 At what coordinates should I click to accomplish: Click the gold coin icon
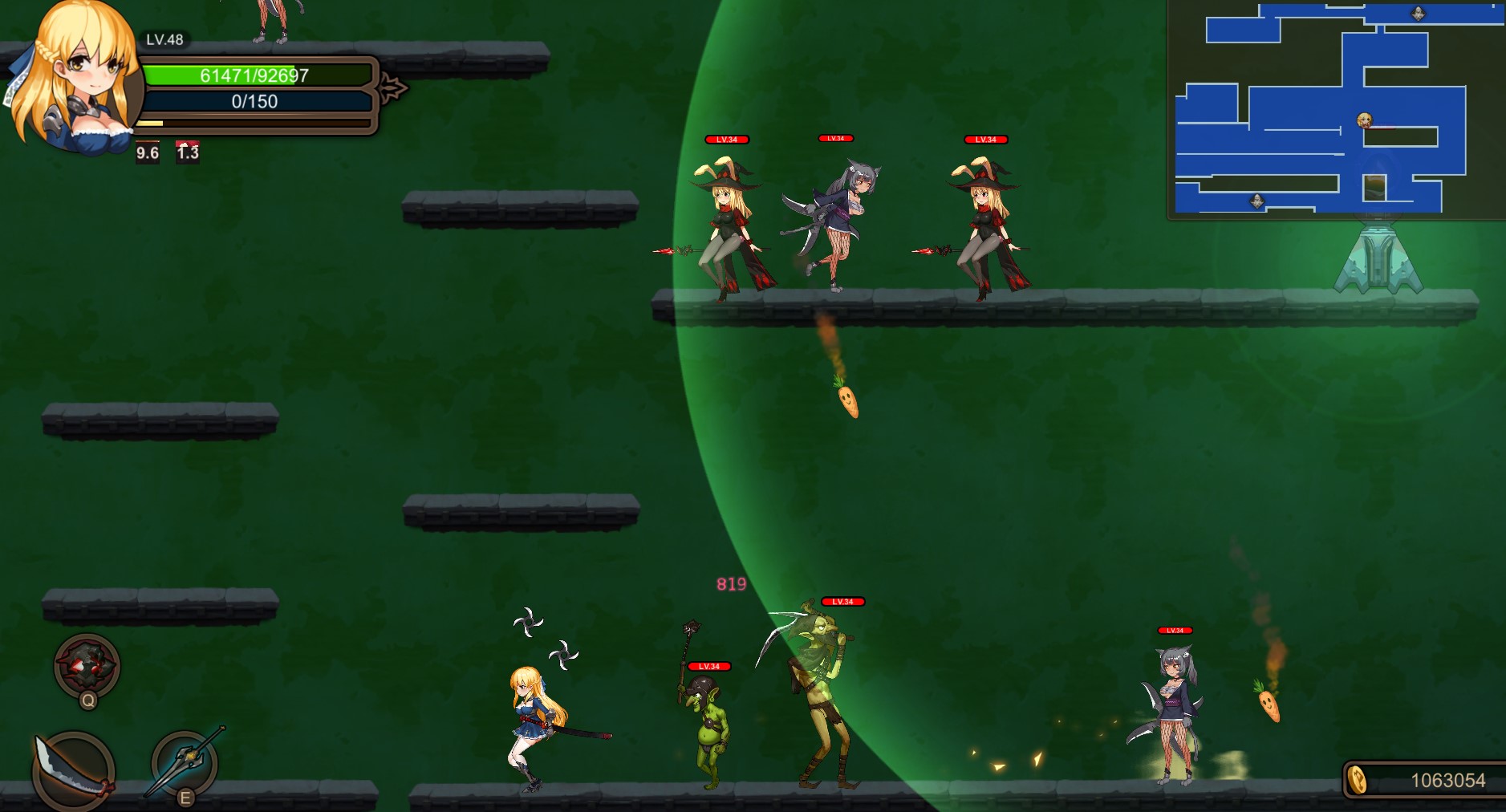click(x=1357, y=780)
